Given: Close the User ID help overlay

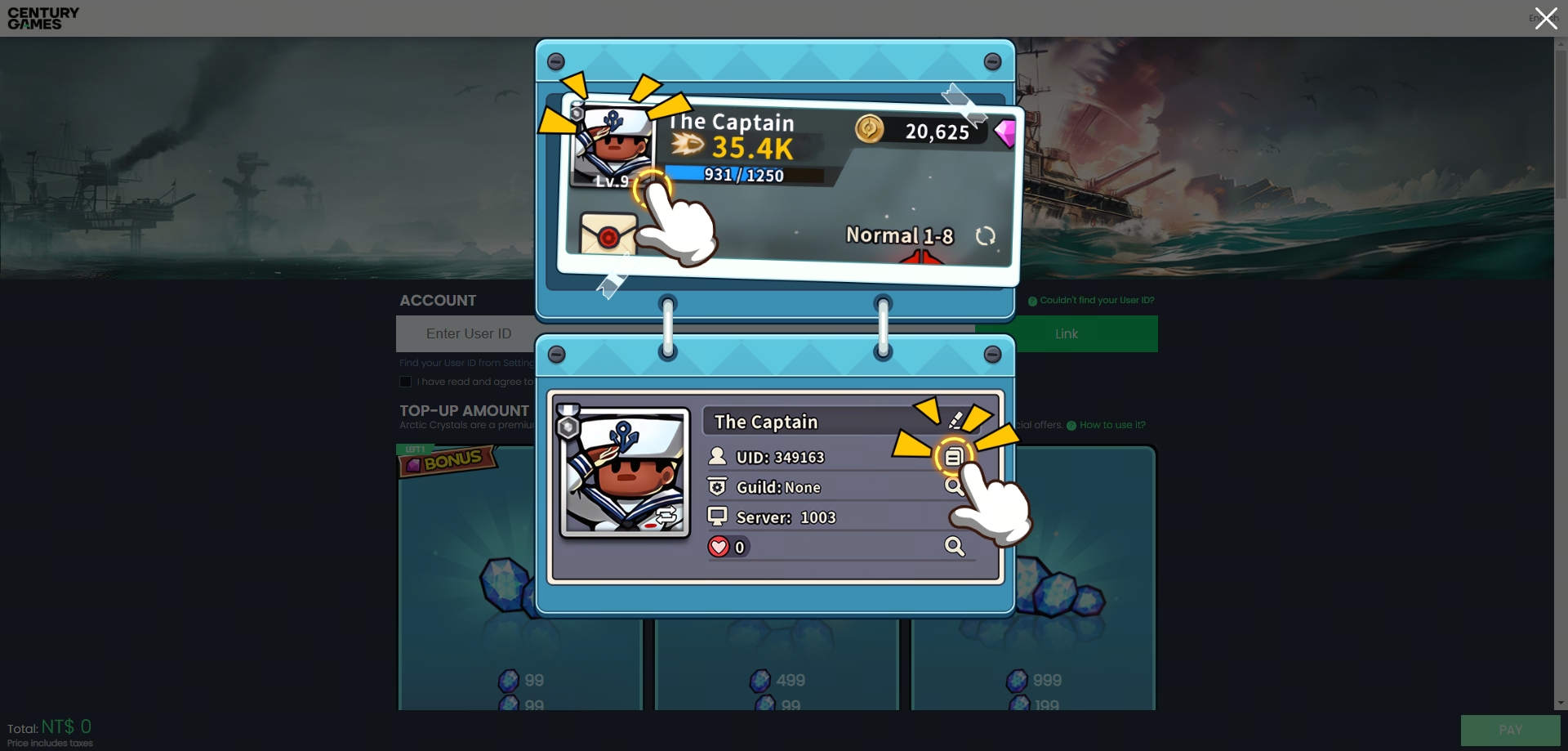Looking at the screenshot, I should 1544,18.
